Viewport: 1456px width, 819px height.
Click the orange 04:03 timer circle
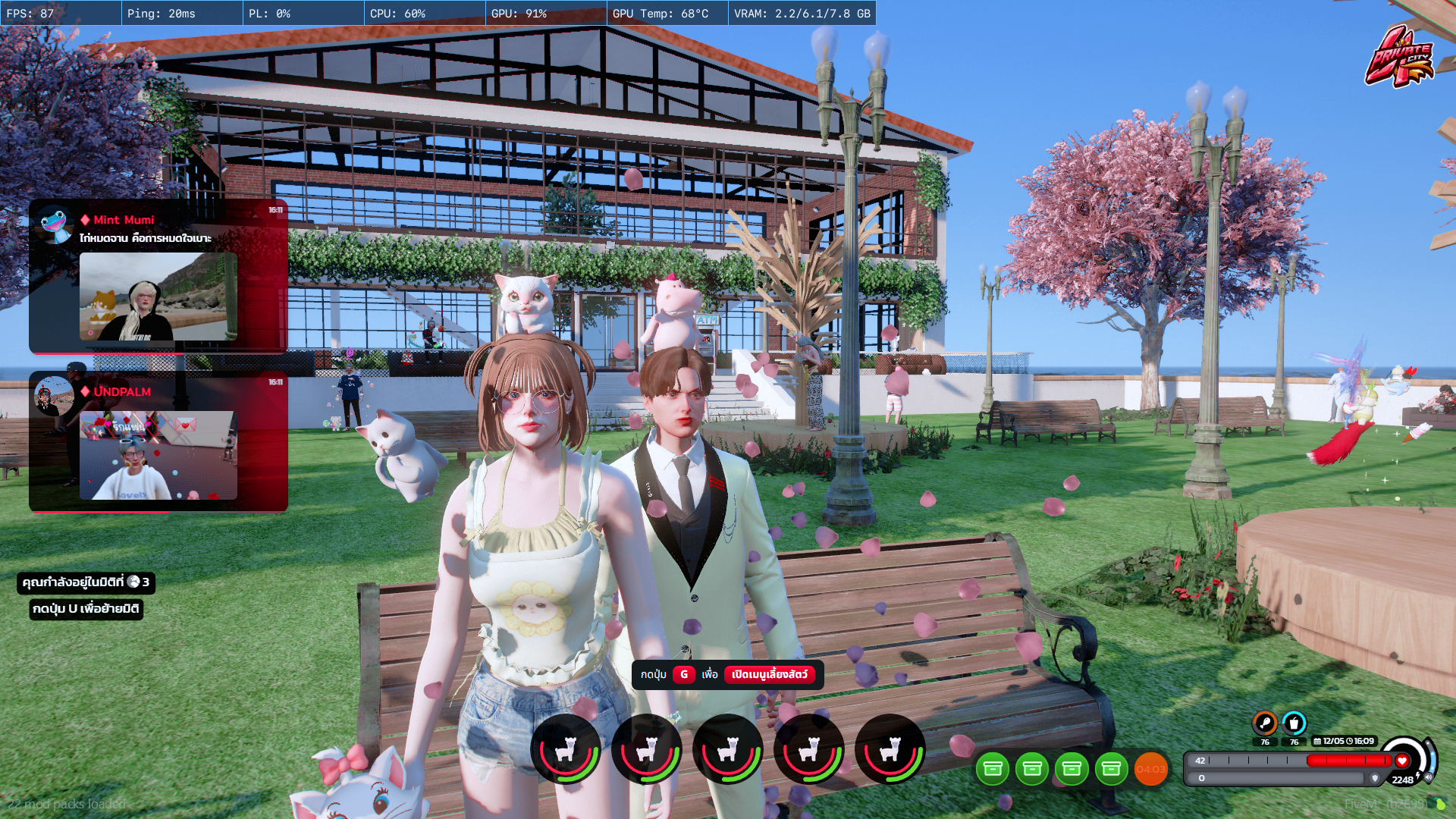tap(1150, 769)
